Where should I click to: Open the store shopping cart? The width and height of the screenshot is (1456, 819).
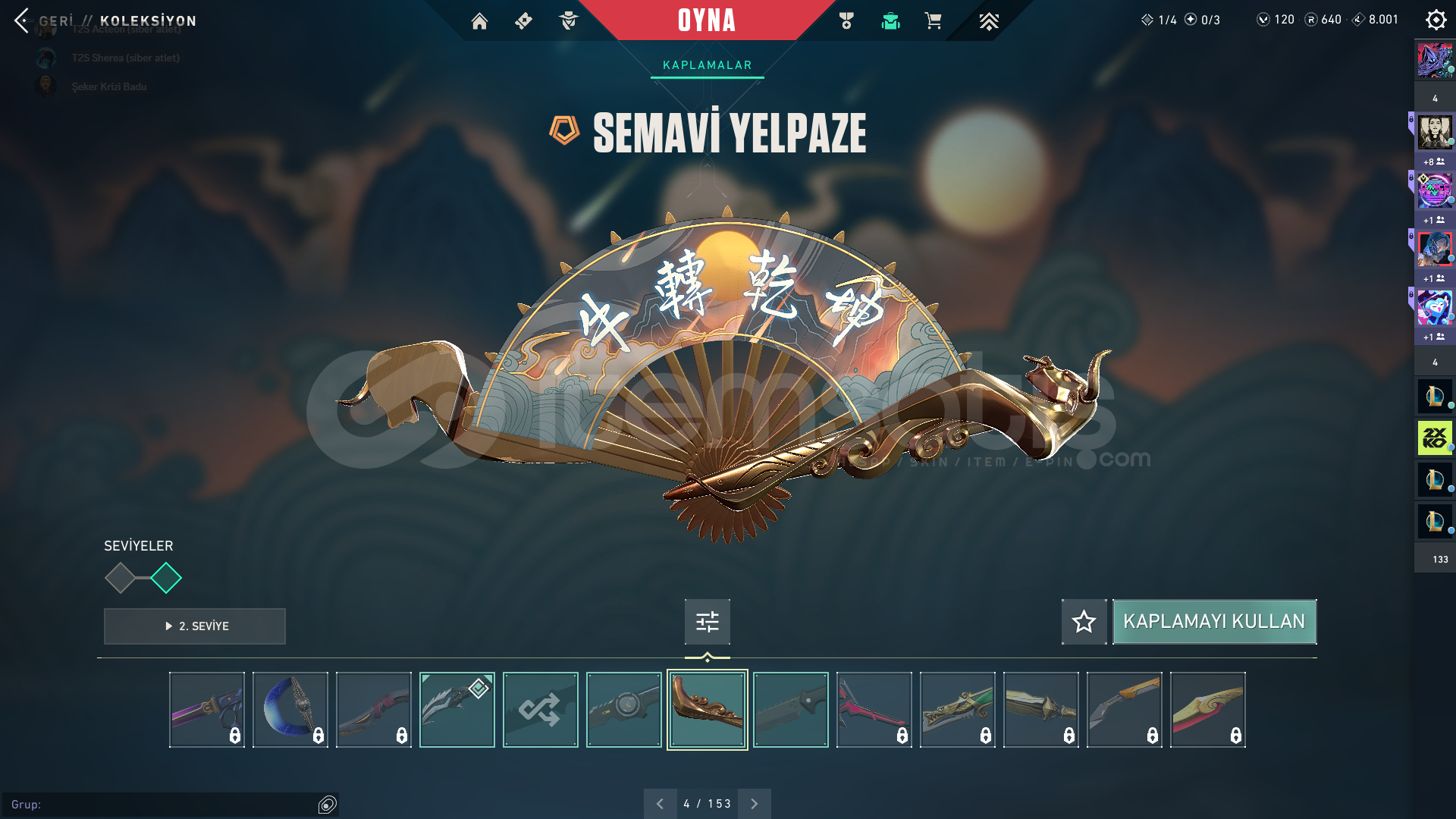[x=933, y=21]
